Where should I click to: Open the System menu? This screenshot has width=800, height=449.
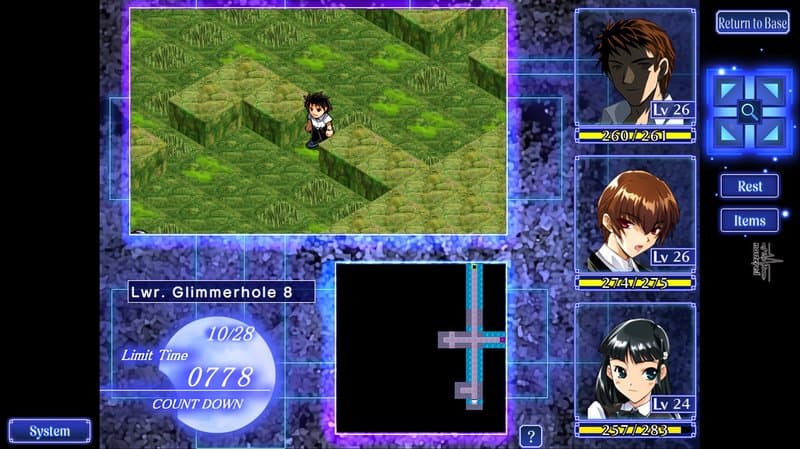(x=49, y=431)
